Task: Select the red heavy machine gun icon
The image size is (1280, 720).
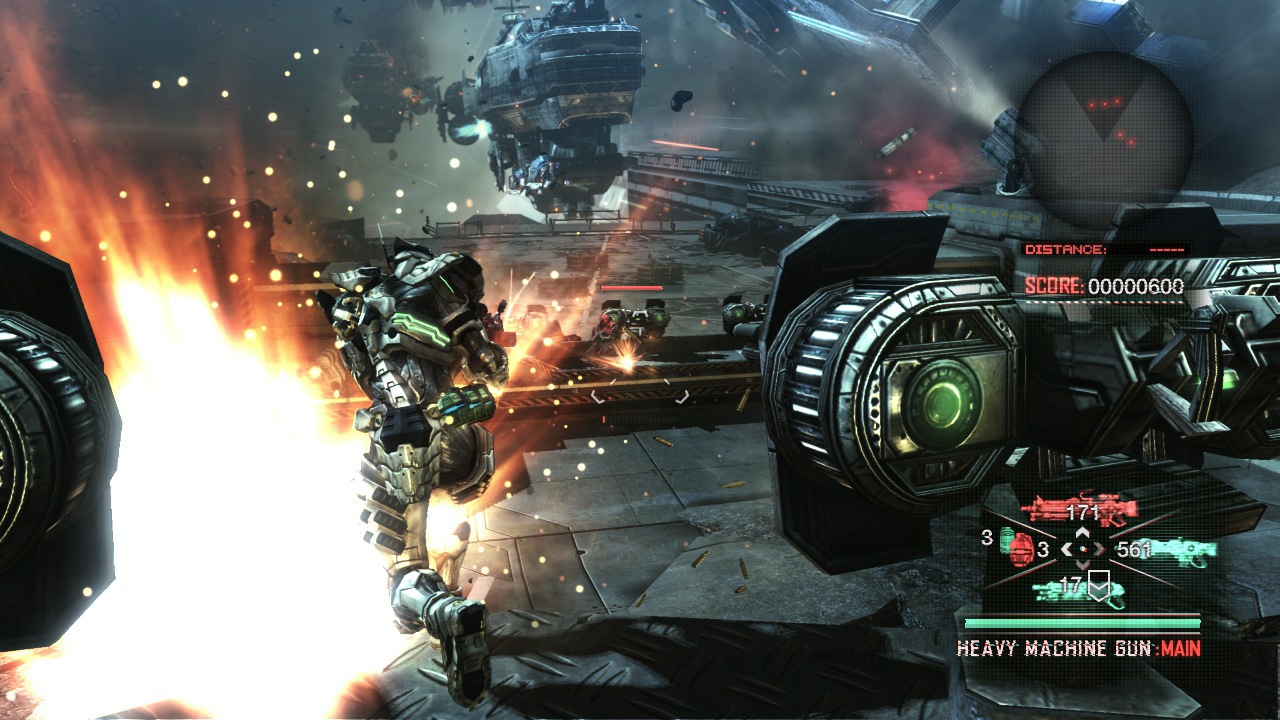Action: point(1080,505)
